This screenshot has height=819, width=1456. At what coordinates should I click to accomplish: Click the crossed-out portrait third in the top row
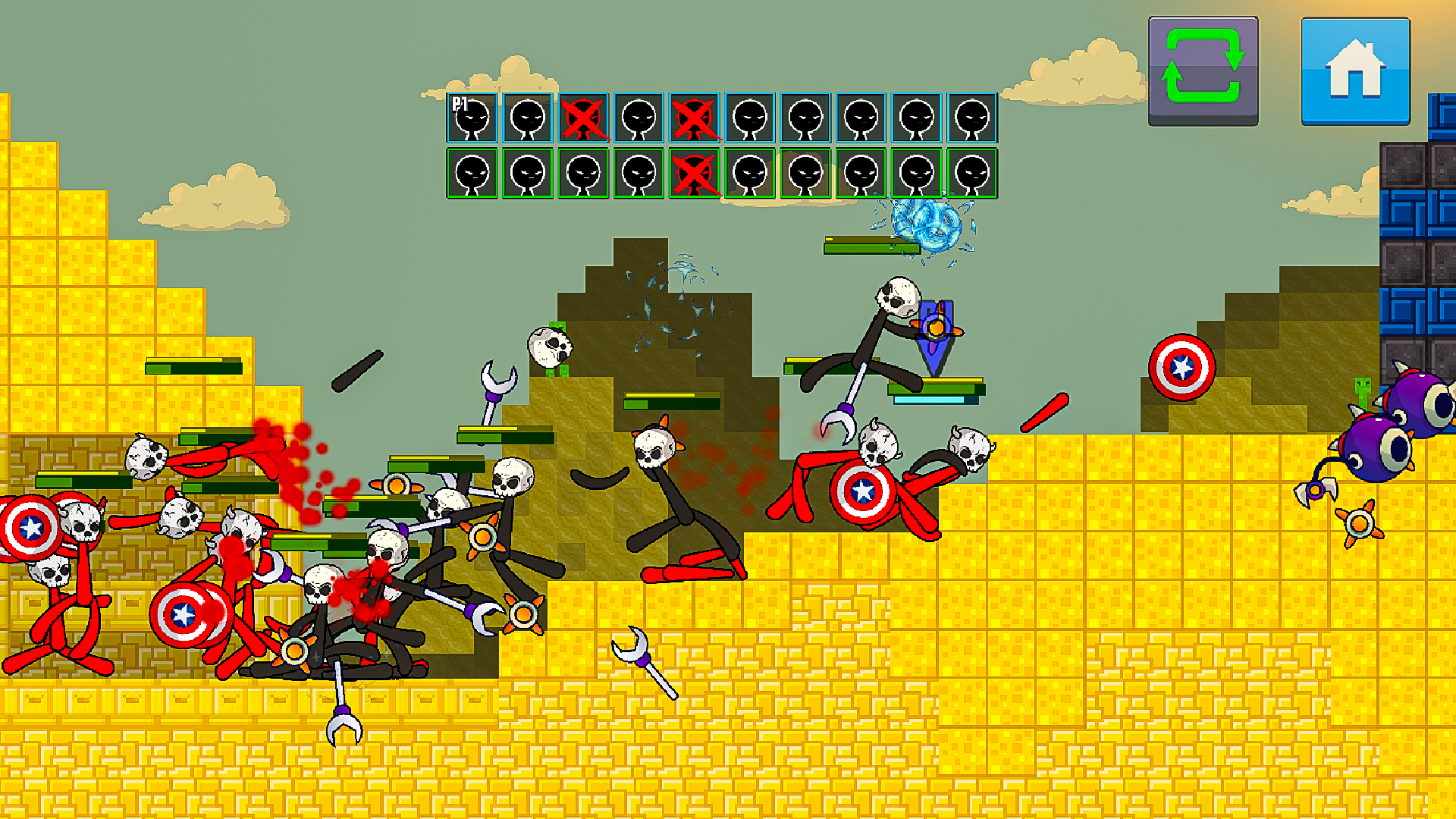[582, 119]
